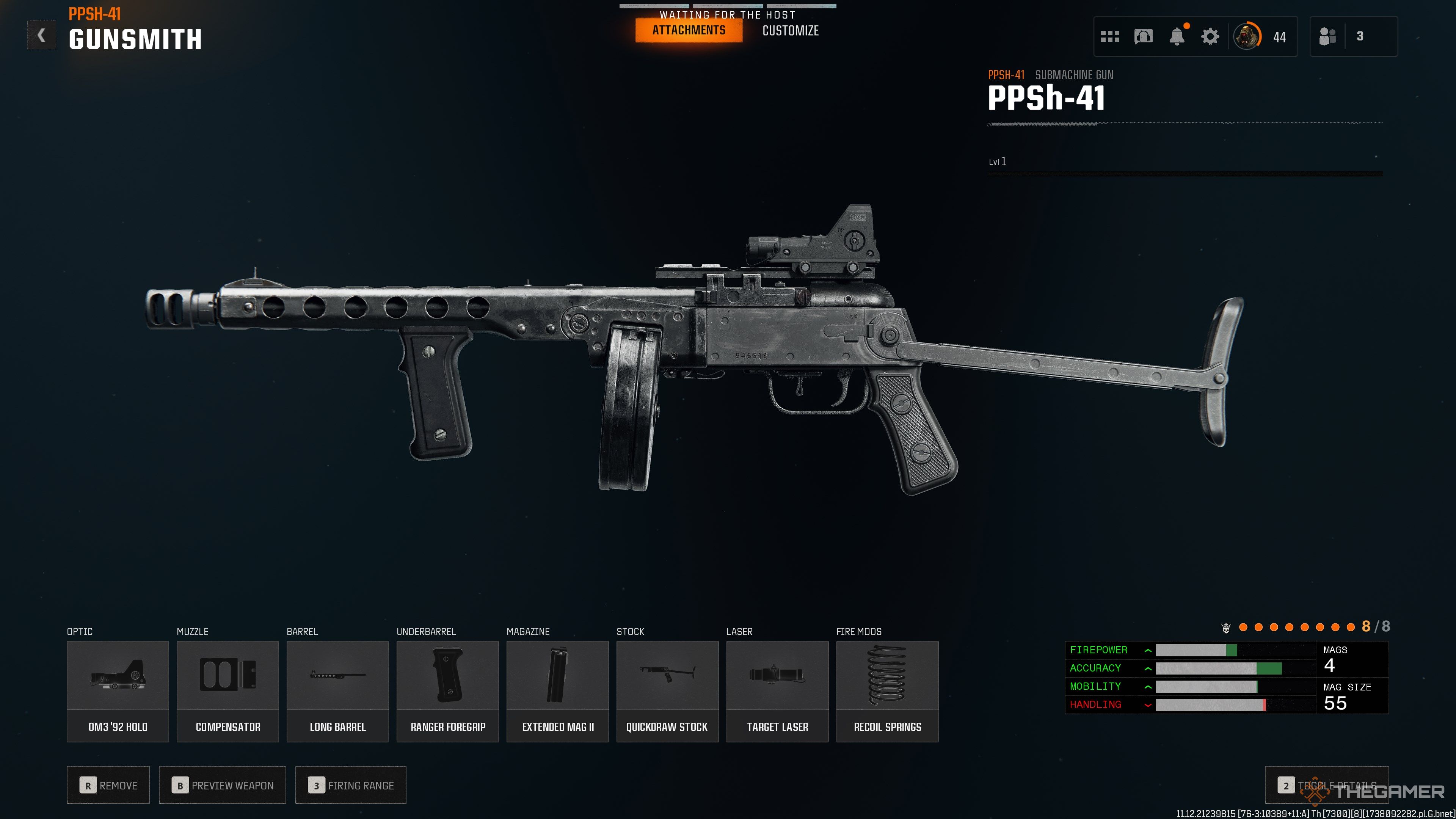Image resolution: width=1456 pixels, height=819 pixels.
Task: Remove the selected attachment
Action: click(x=108, y=785)
